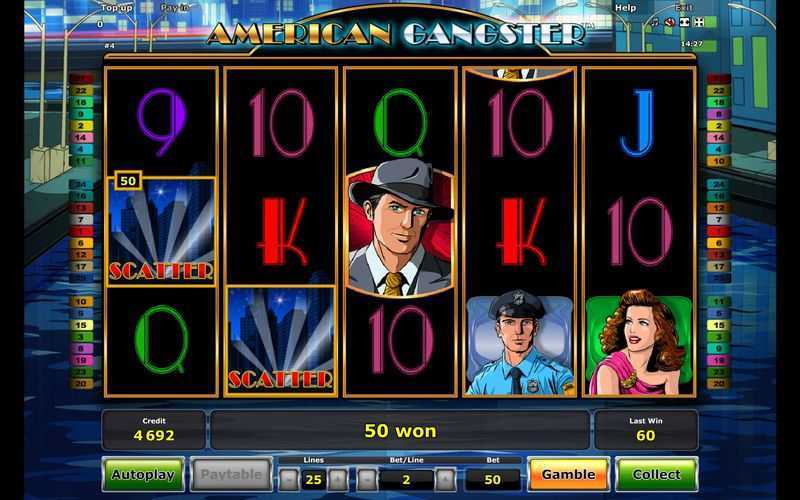Gamble the current win

click(x=568, y=475)
